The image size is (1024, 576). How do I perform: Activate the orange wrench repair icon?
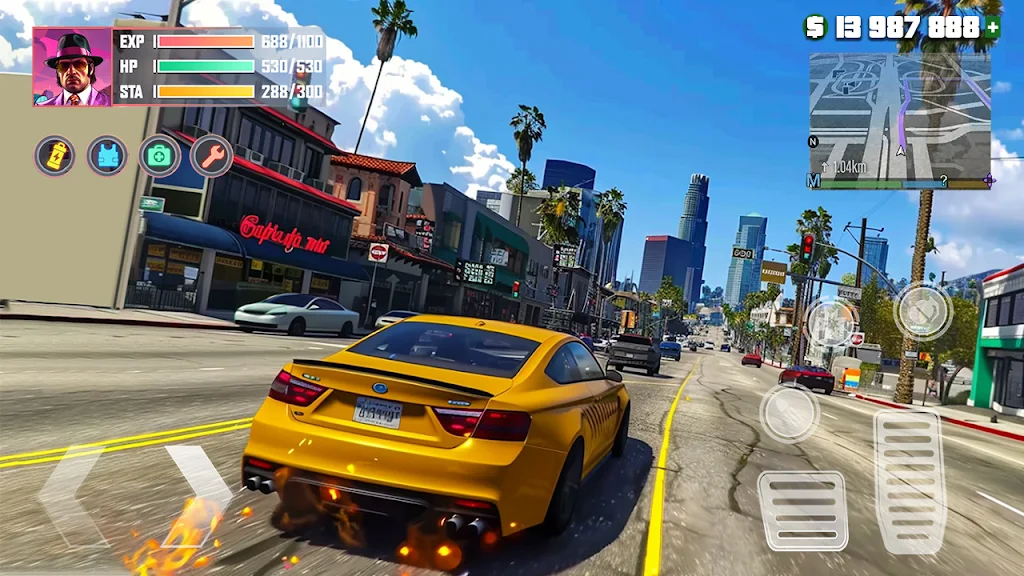point(211,155)
